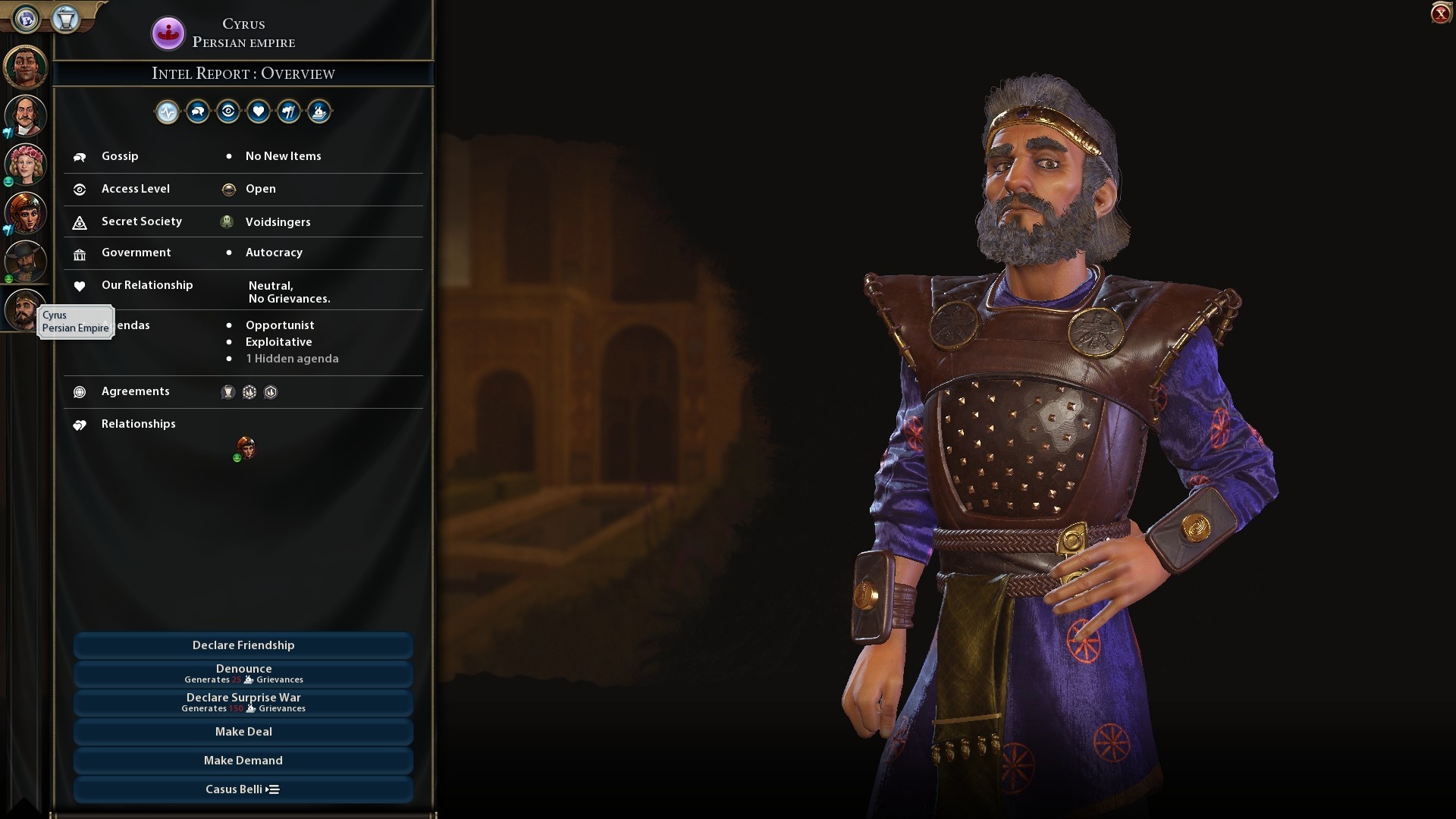
Task: Select the trade intel report boat icon
Action: coord(319,111)
